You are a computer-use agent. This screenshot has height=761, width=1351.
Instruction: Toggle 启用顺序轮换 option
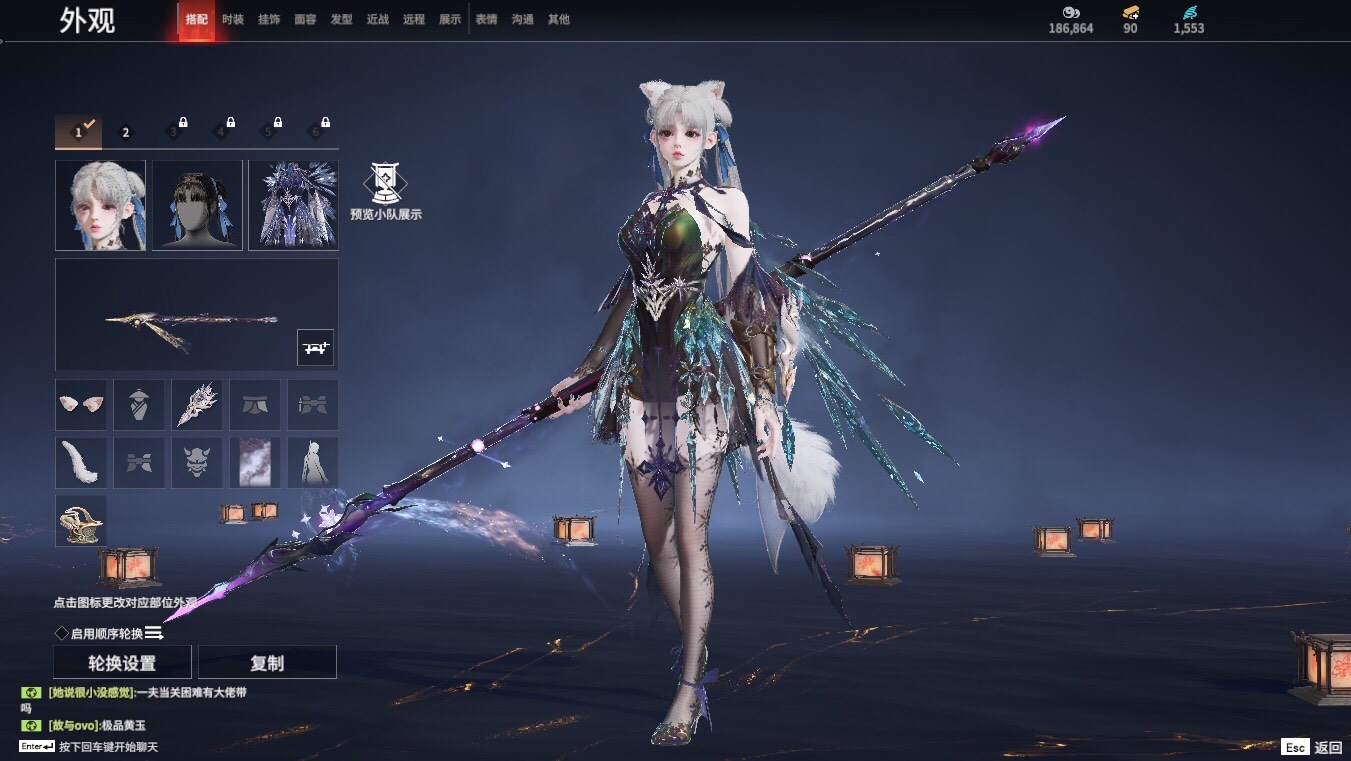(62, 633)
